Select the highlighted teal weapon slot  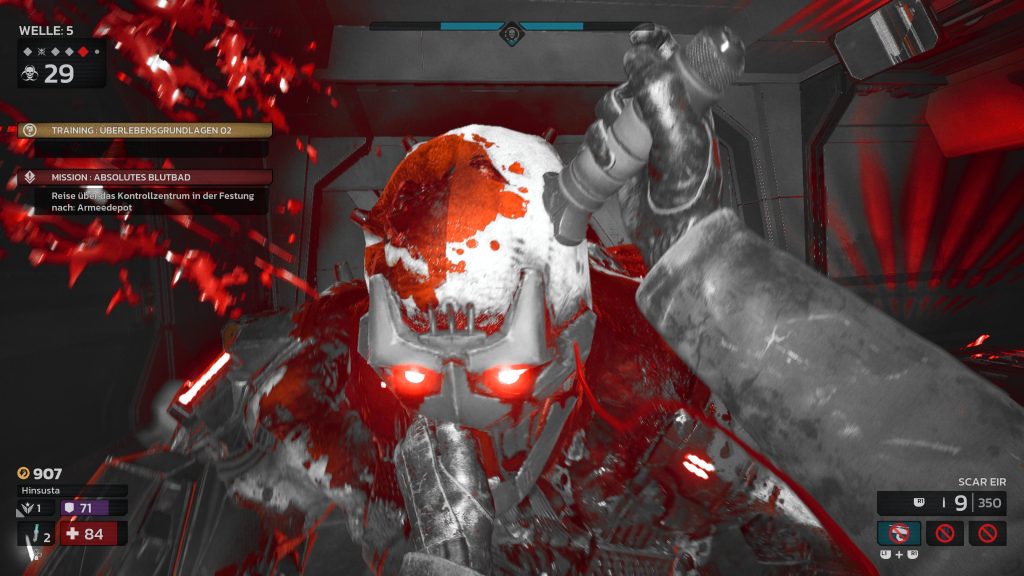898,532
